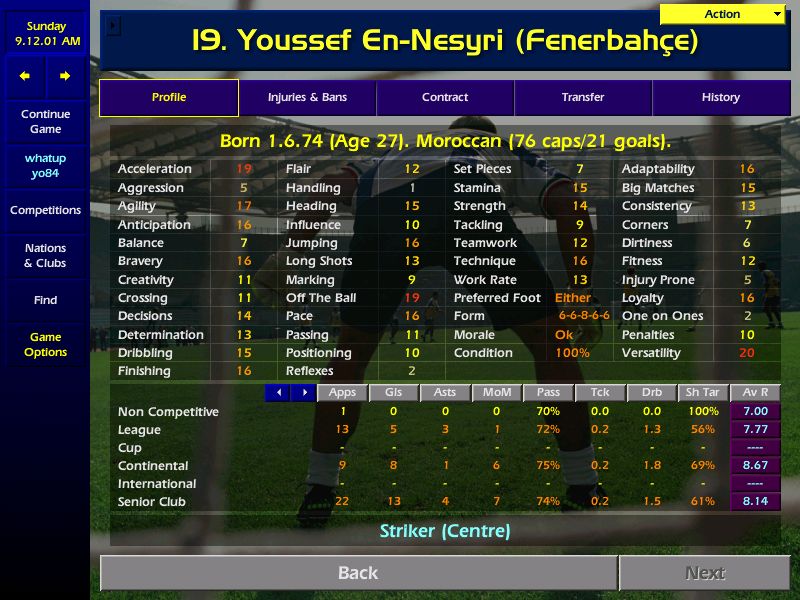This screenshot has width=800, height=600.
Task: Open the Contract tab
Action: (x=445, y=98)
